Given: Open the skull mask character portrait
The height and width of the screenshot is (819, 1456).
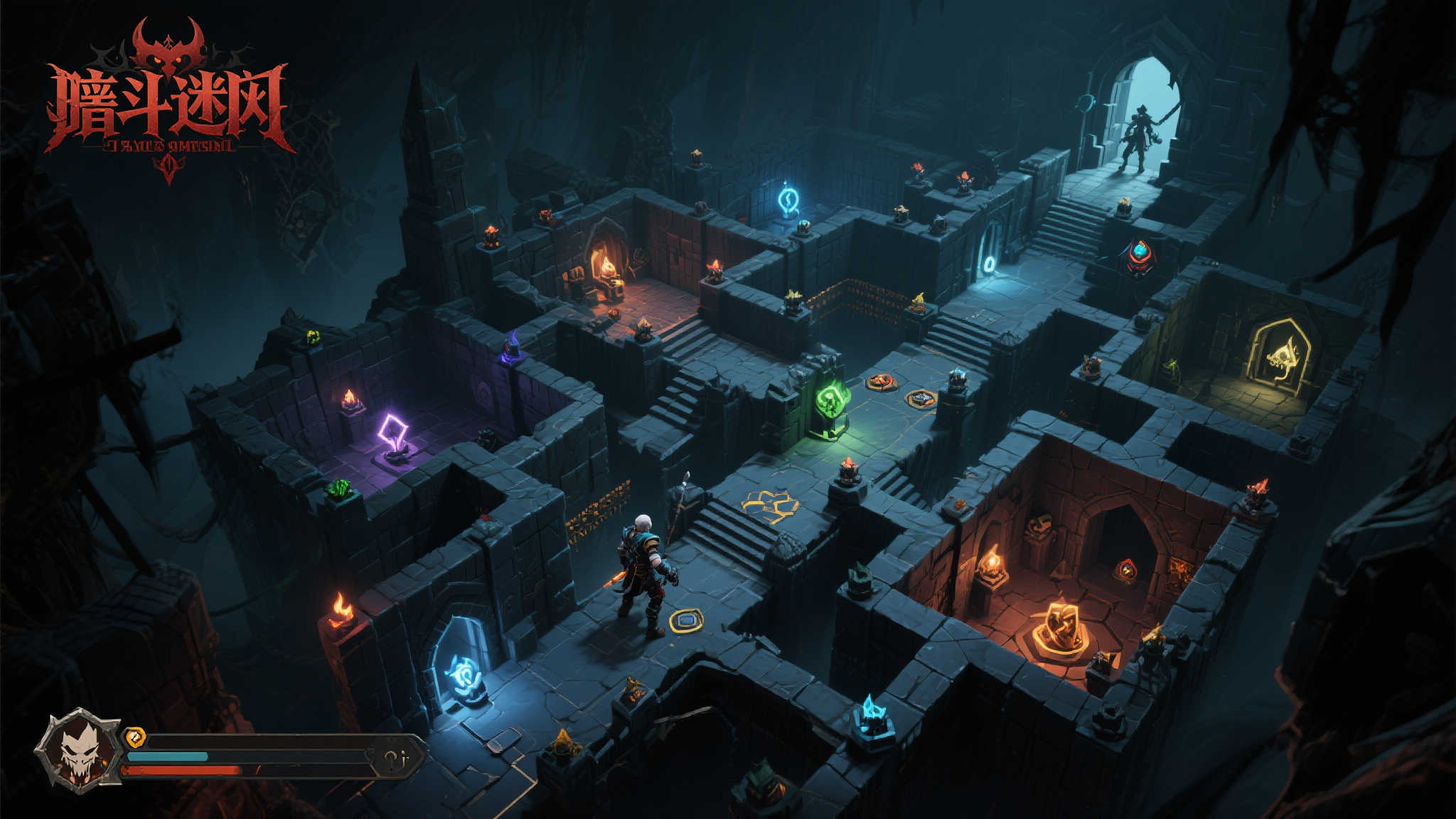Looking at the screenshot, I should (80, 750).
